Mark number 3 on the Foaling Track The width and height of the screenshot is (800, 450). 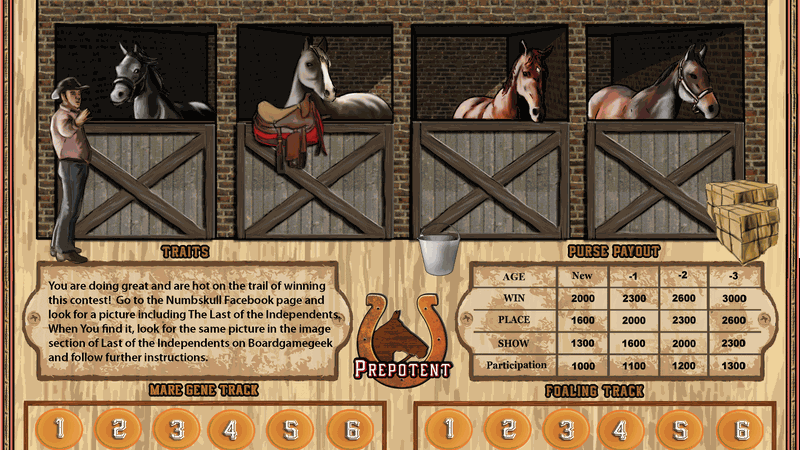click(567, 430)
